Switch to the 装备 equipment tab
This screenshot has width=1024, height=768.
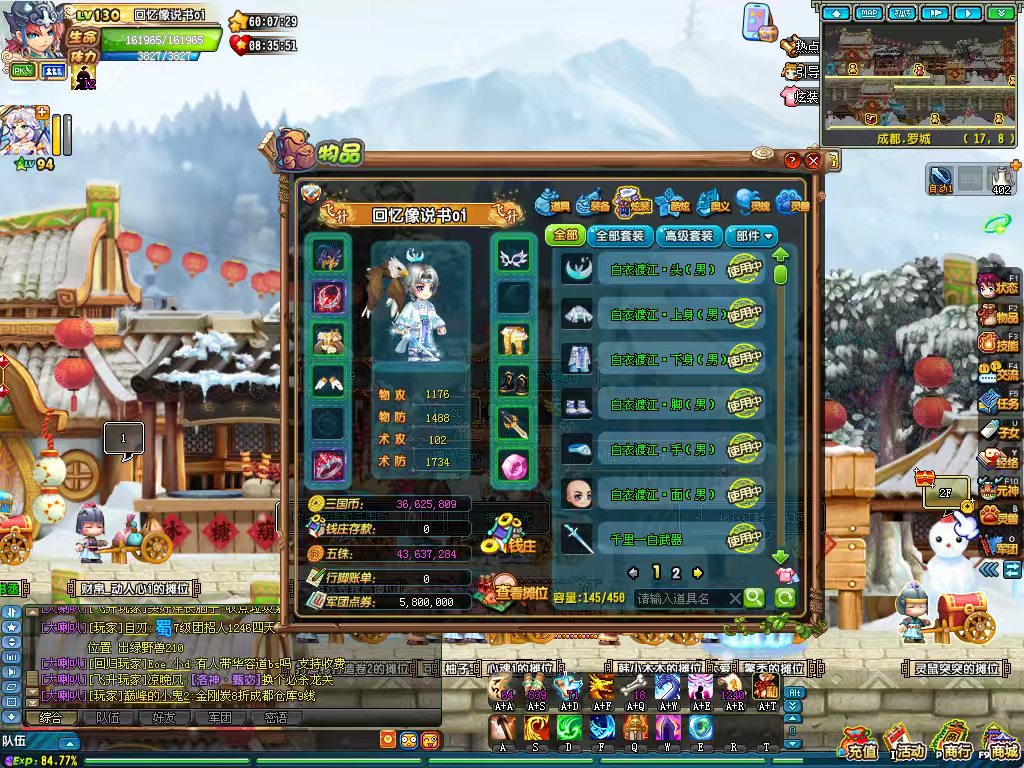(592, 202)
